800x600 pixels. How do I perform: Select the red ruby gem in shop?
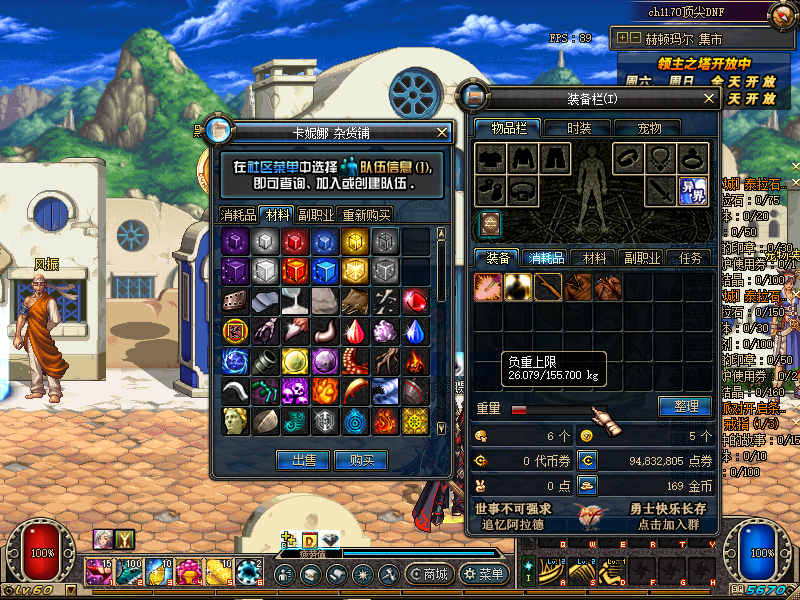click(415, 300)
